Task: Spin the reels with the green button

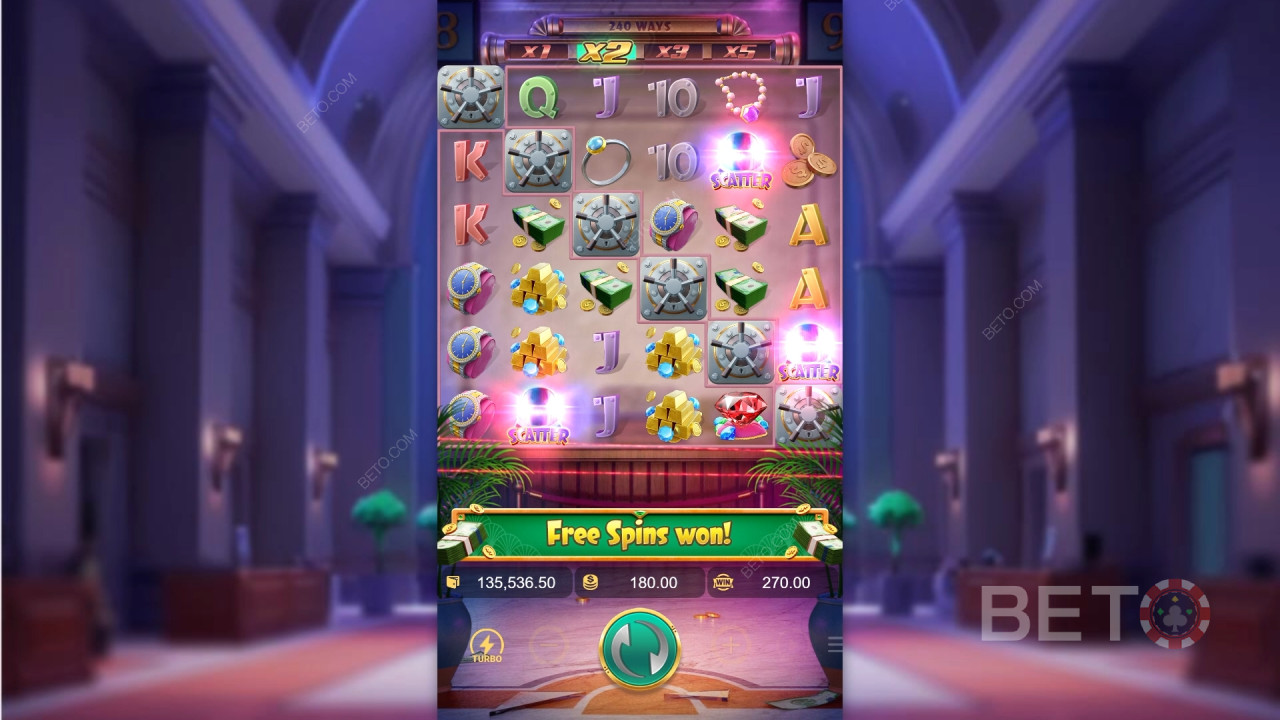Action: [x=639, y=648]
